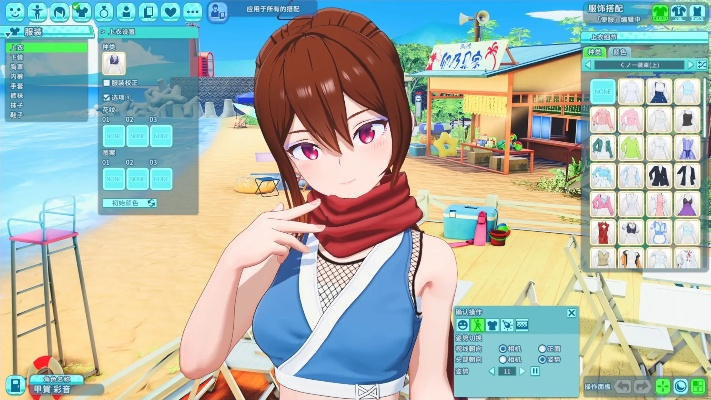Choose the NONE tile in the tops grid
711x400 pixels.
602,91
